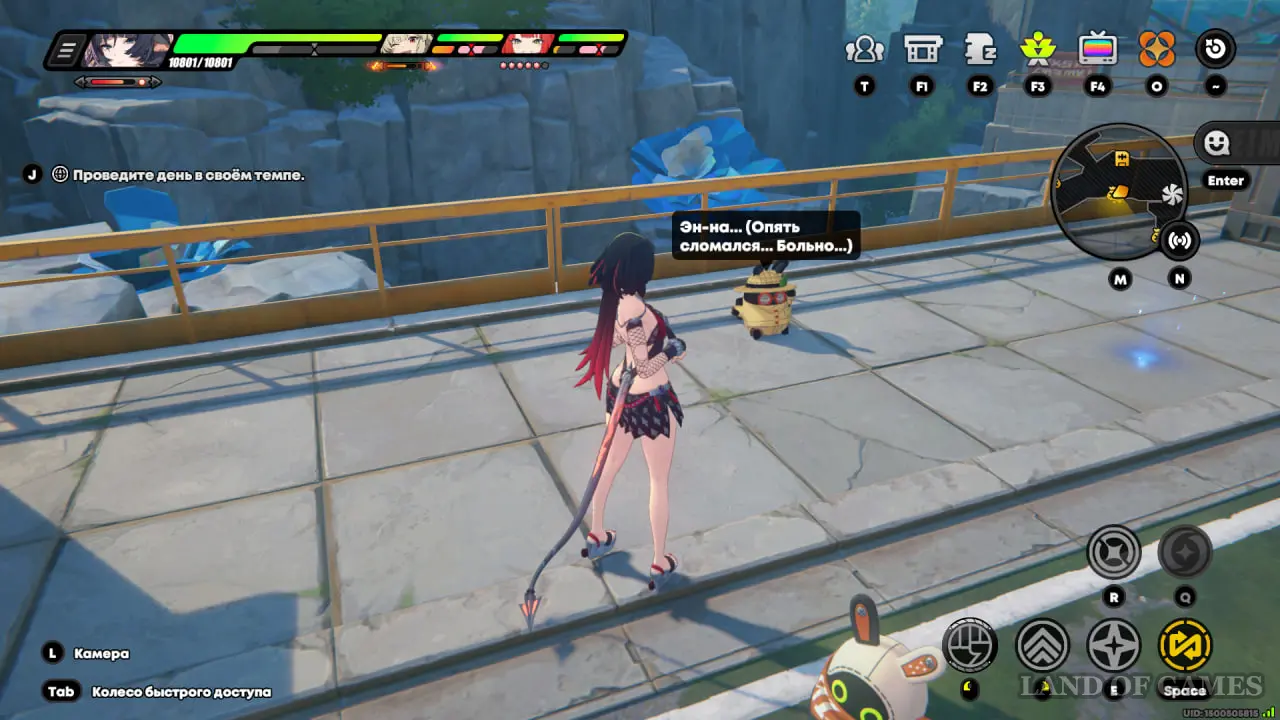Image resolution: width=1280 pixels, height=720 pixels.
Task: Open the green figure events icon
Action: click(1037, 49)
